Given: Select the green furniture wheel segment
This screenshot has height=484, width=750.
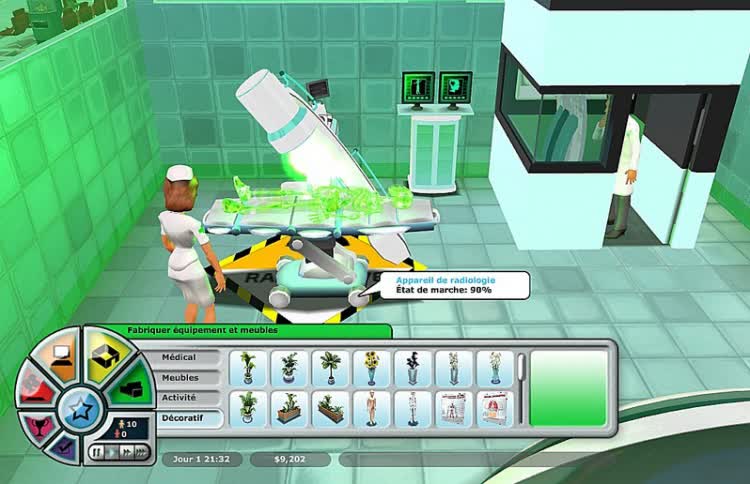Looking at the screenshot, I should 130,385.
